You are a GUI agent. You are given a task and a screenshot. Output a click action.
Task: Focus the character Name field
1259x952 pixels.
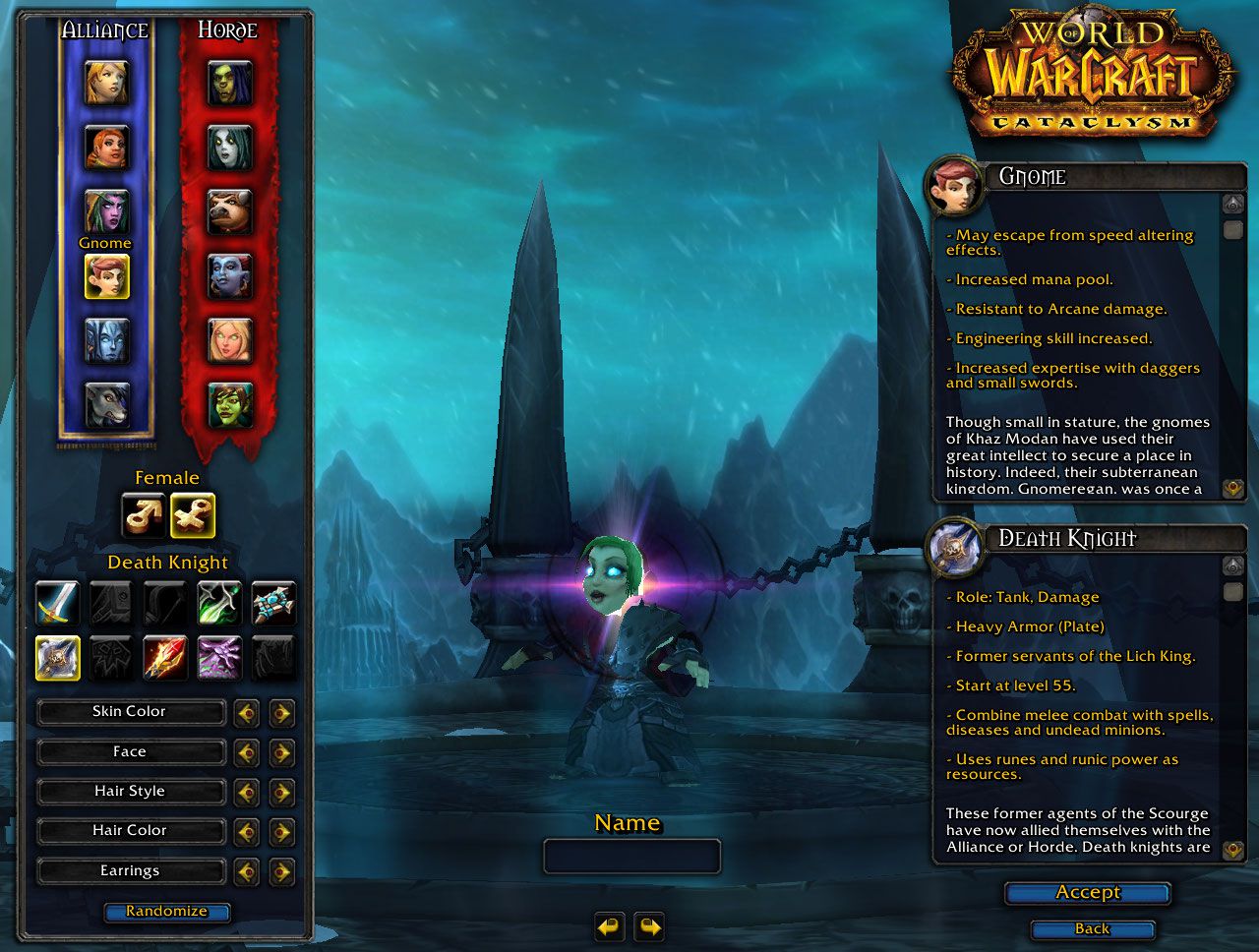(631, 856)
